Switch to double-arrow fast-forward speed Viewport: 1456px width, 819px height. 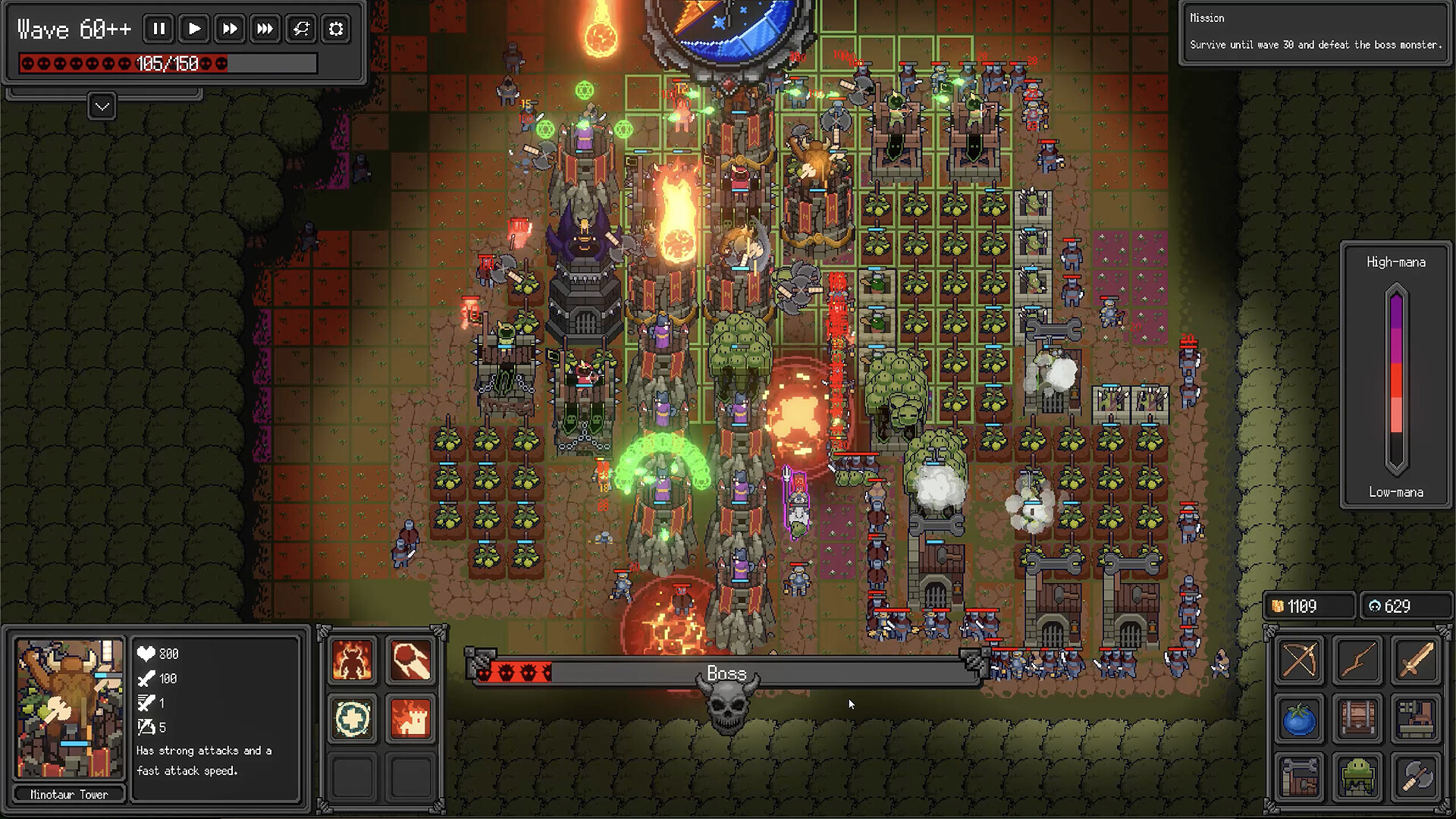(229, 29)
